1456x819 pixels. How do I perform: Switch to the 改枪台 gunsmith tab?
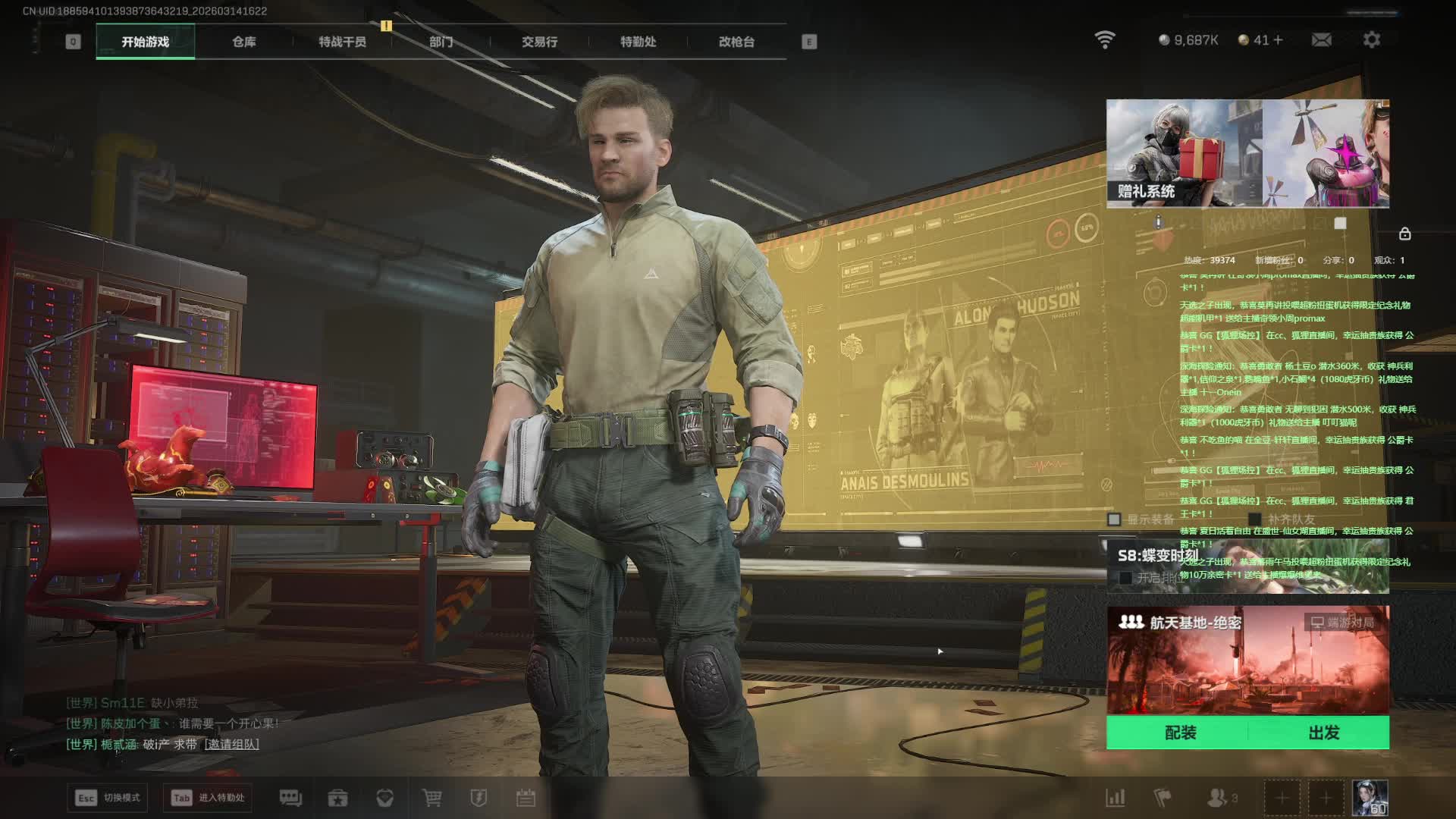(736, 42)
